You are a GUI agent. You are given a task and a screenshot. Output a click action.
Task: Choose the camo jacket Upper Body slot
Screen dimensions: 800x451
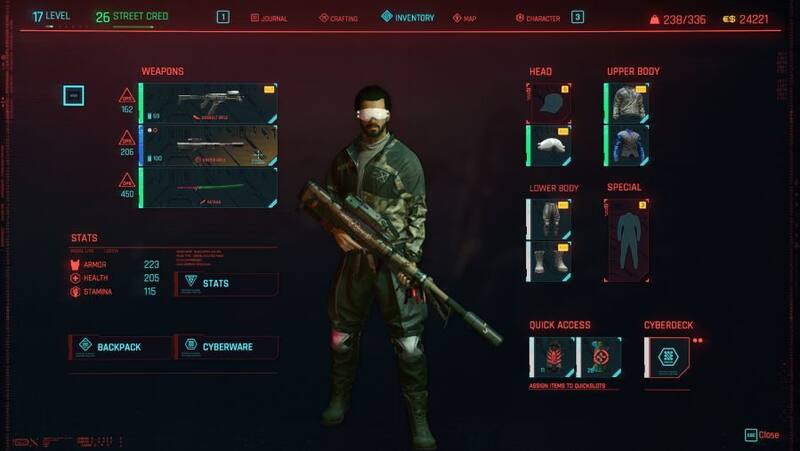(x=627, y=102)
